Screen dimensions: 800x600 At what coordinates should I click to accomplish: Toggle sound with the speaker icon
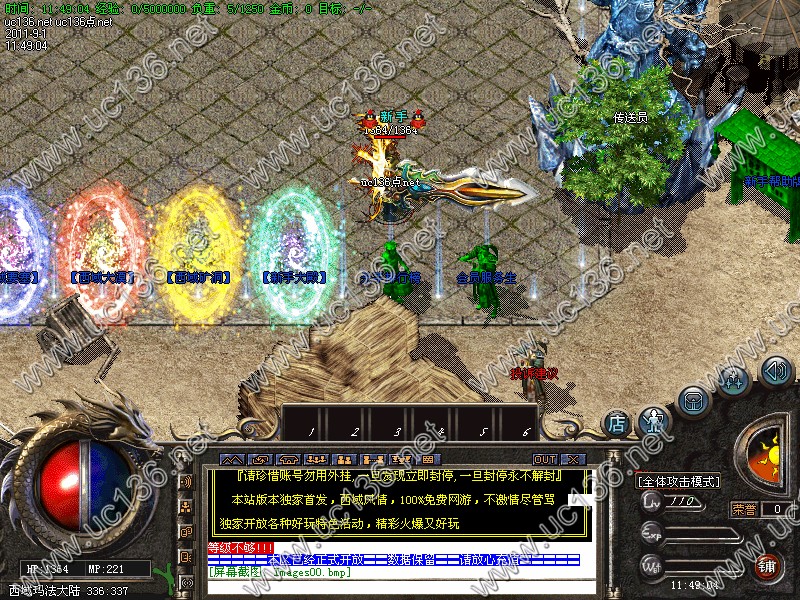tap(775, 372)
